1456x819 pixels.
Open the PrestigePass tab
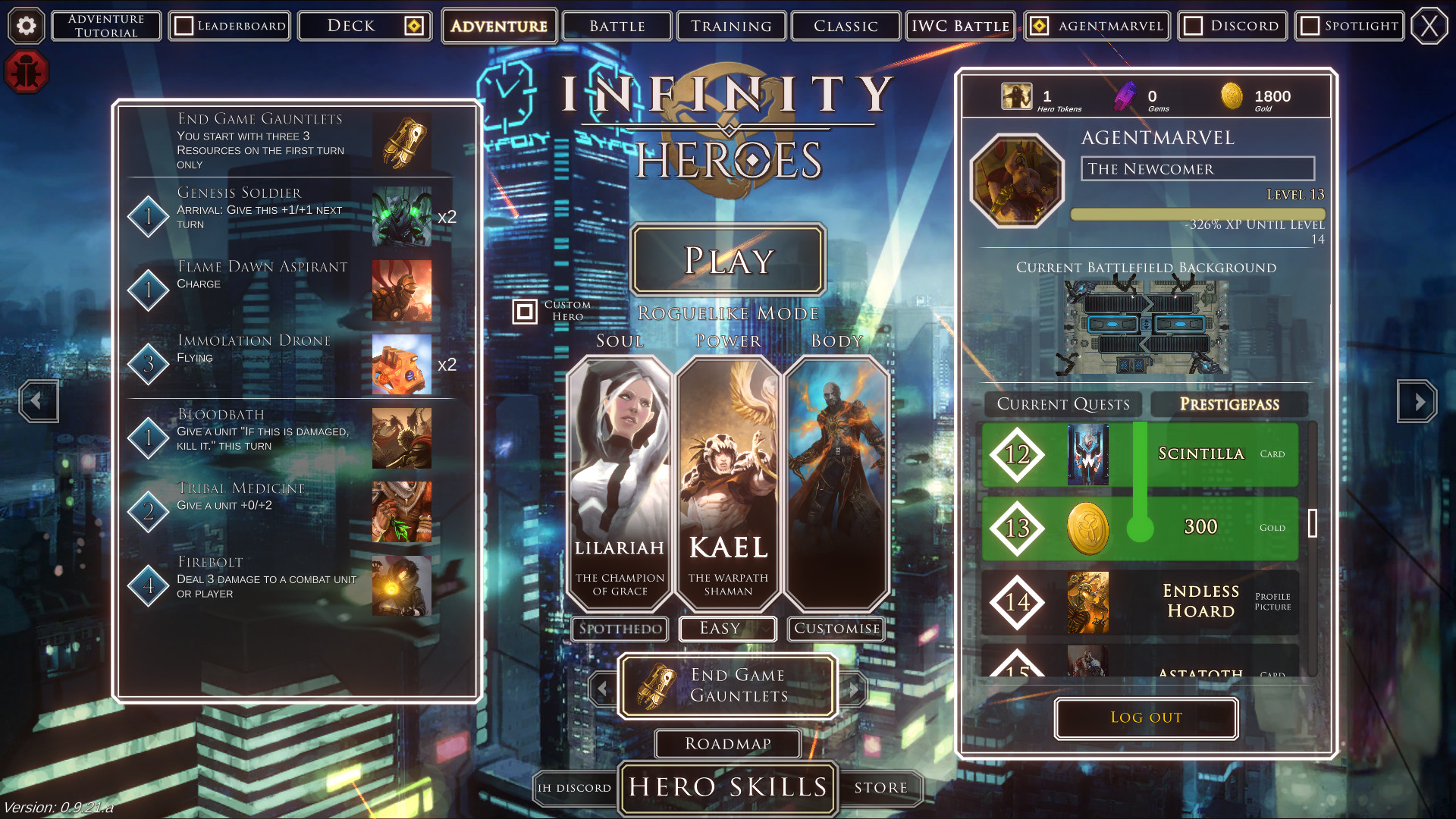[1229, 404]
